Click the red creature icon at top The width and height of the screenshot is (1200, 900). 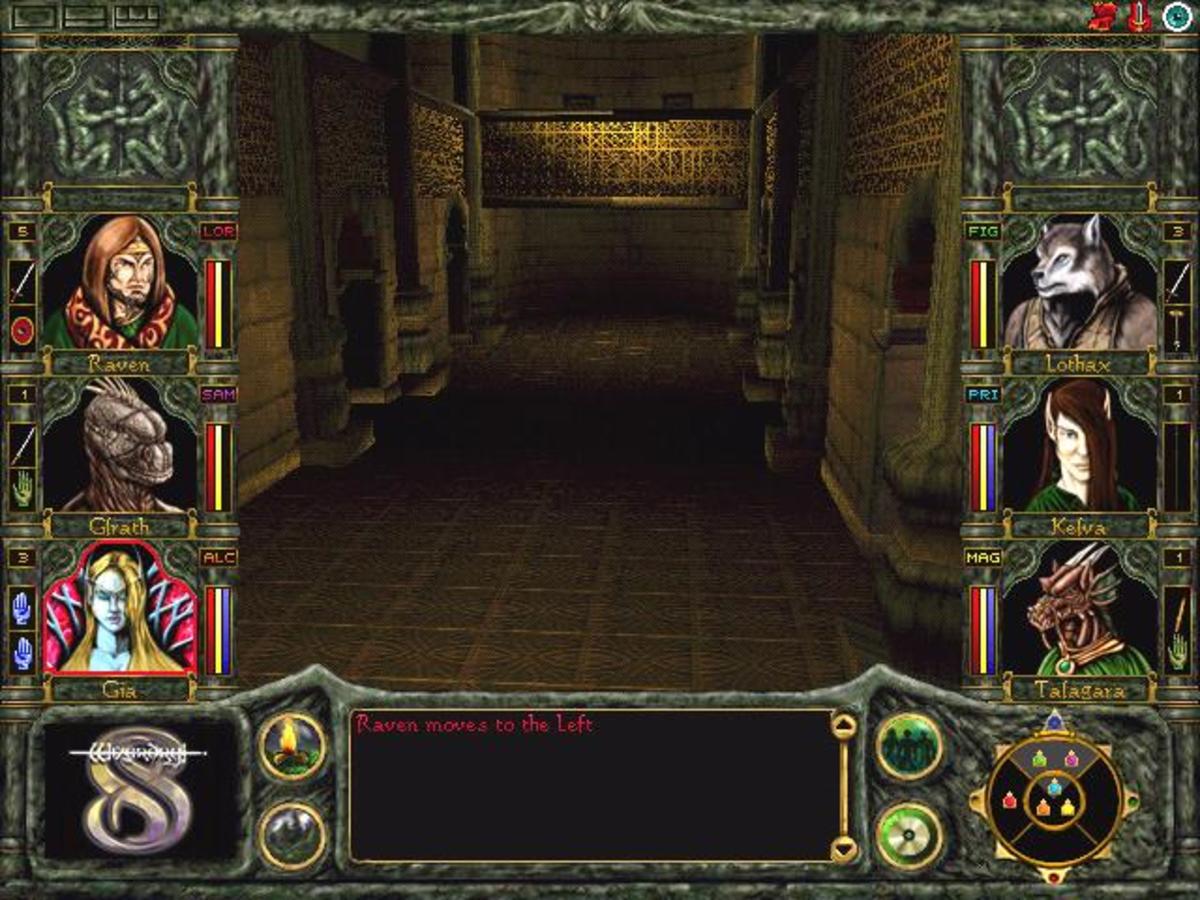click(1102, 16)
